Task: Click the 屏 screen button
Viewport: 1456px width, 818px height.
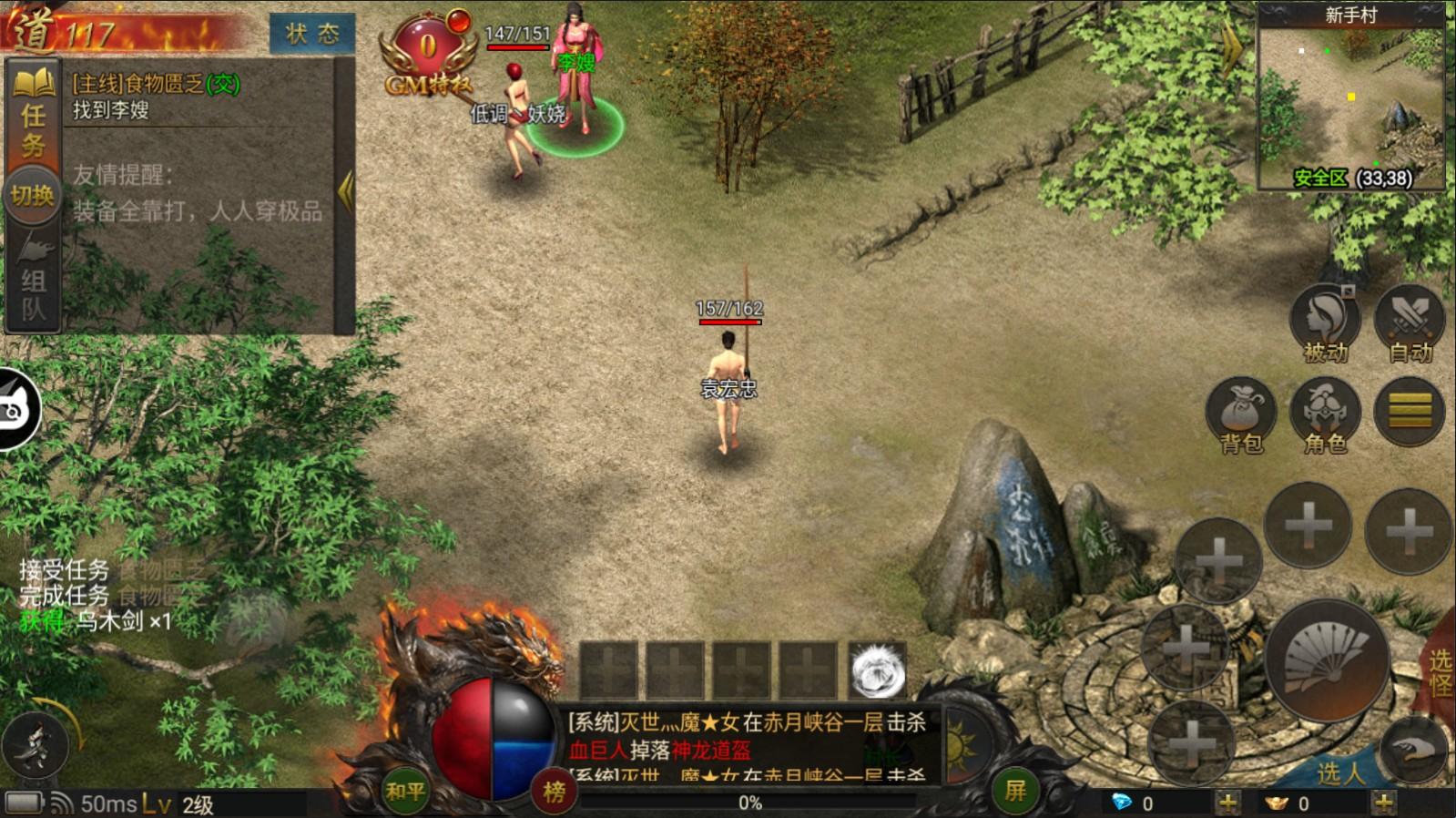Action: pyautogui.click(x=1015, y=790)
